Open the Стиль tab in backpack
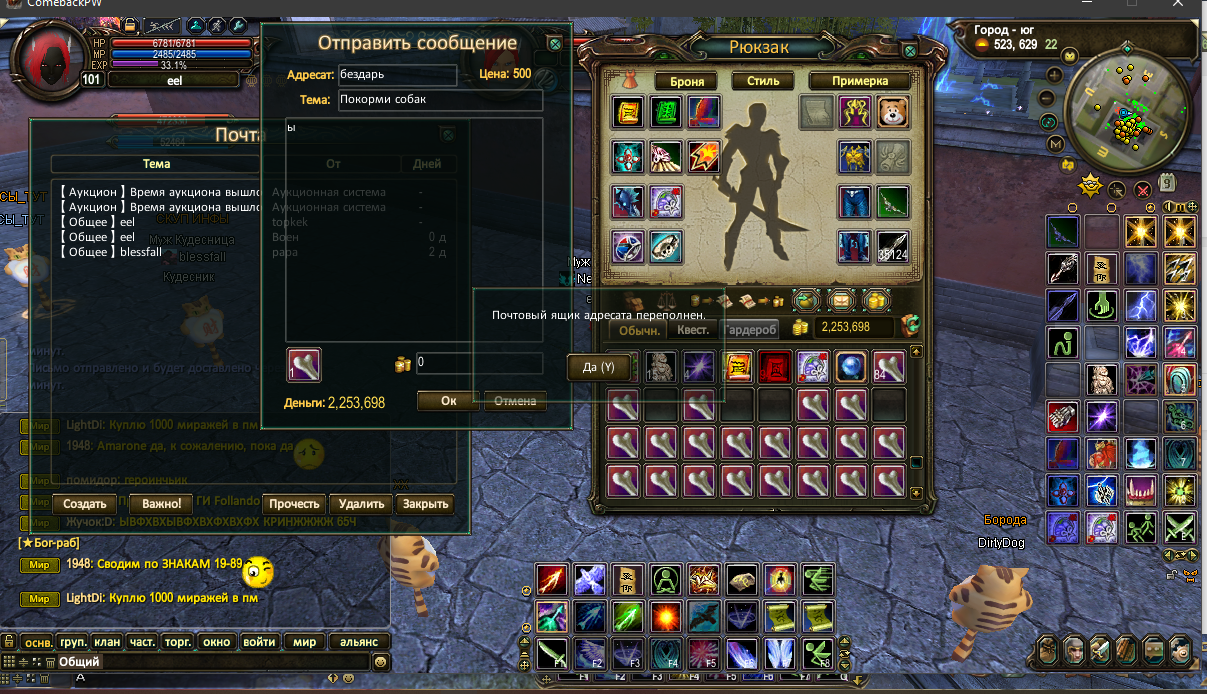This screenshot has width=1207, height=694. 763,81
